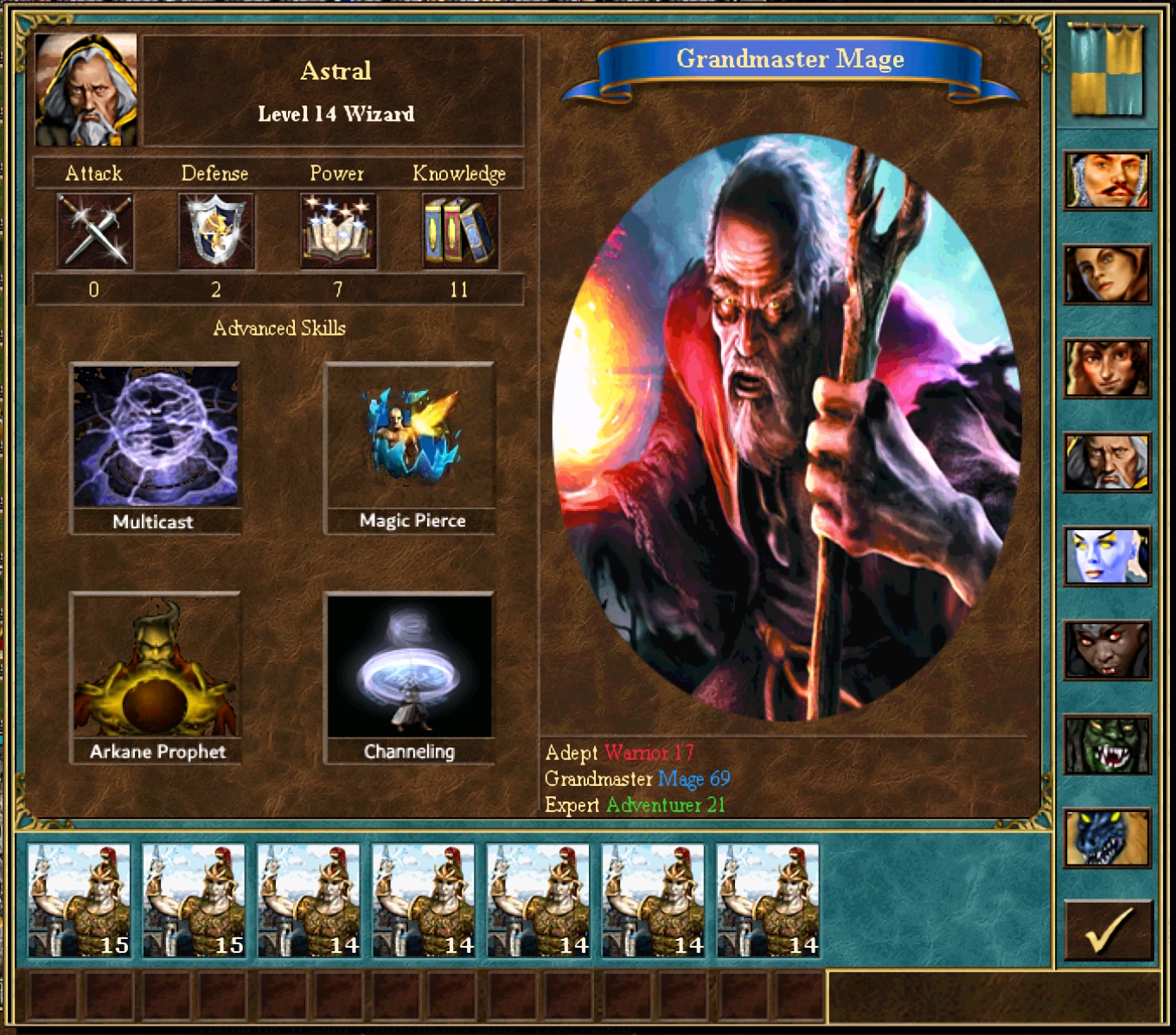Click the Defense shield icon
This screenshot has height=1035, width=1176.
tap(214, 229)
